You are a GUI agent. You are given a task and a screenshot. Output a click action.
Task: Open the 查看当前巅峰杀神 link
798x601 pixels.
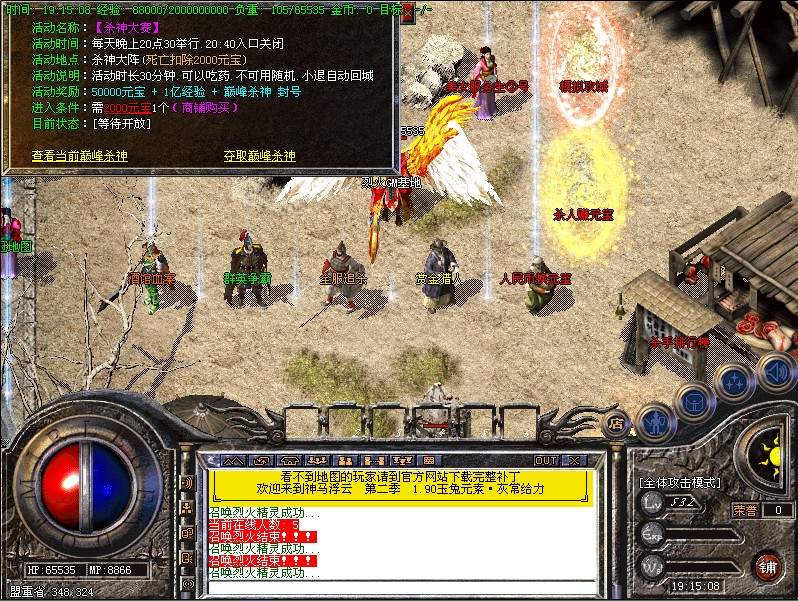(x=80, y=156)
